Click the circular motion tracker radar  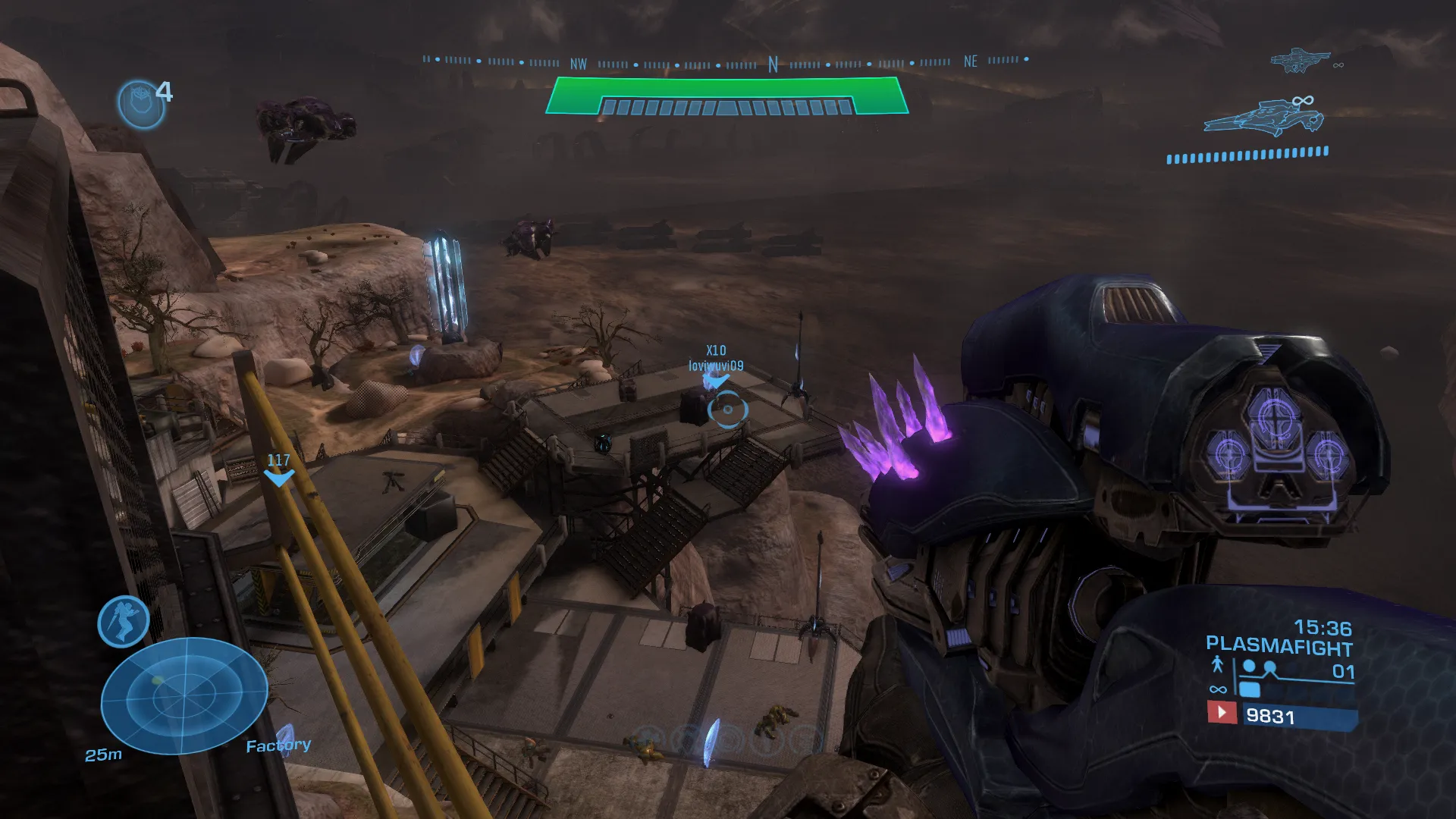(x=184, y=695)
